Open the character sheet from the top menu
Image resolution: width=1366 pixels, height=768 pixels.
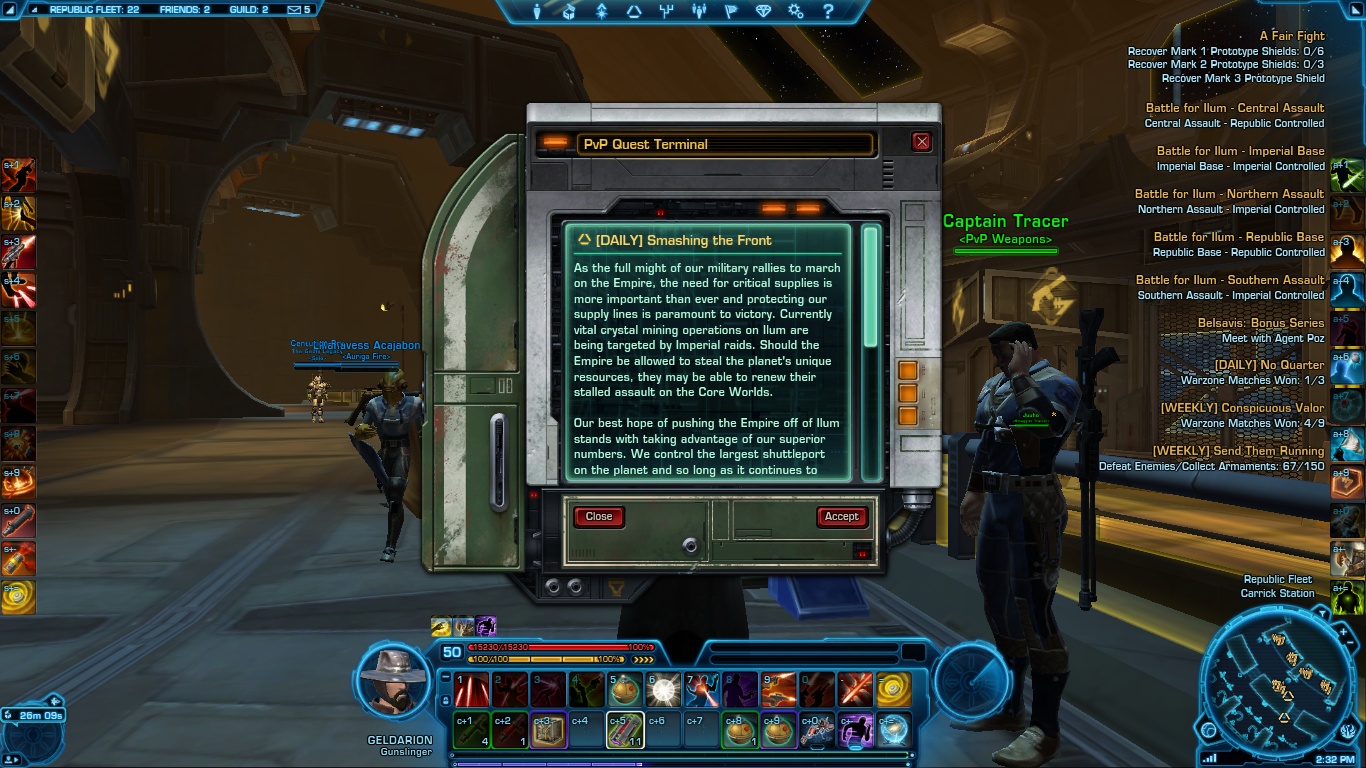point(537,12)
